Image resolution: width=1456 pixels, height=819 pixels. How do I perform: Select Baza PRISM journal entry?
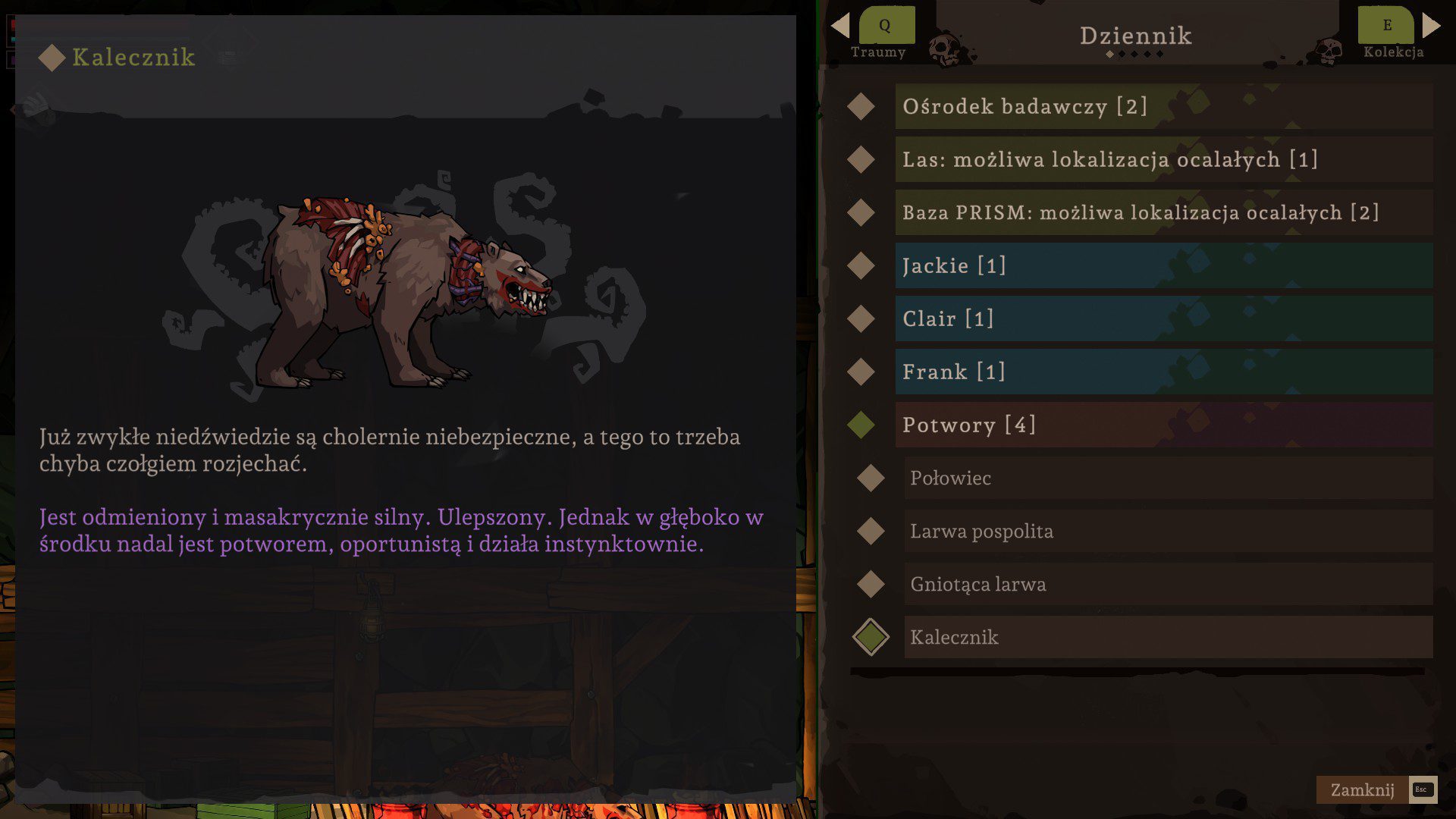coord(1163,212)
